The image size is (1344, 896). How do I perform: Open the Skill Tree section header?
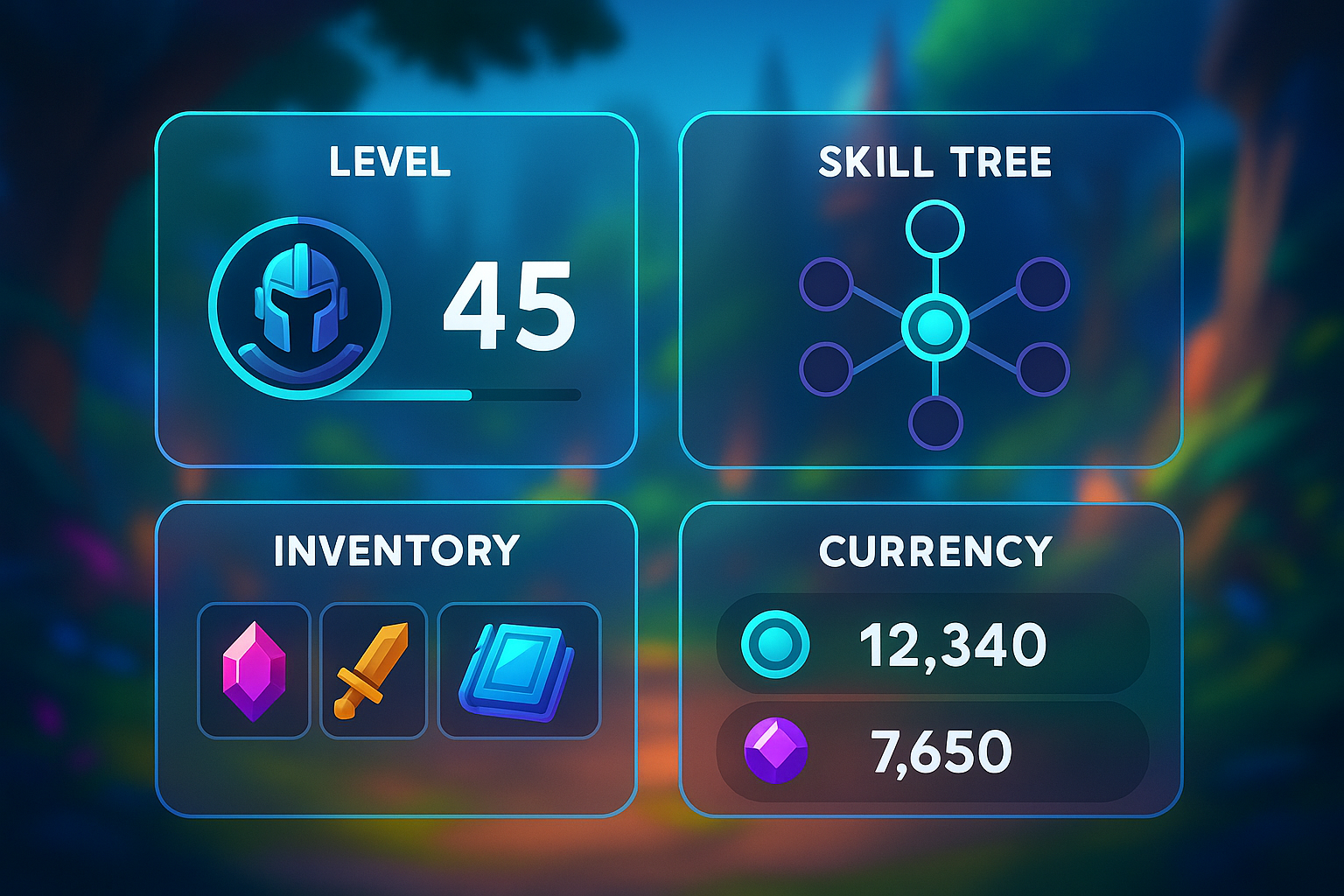point(933,161)
